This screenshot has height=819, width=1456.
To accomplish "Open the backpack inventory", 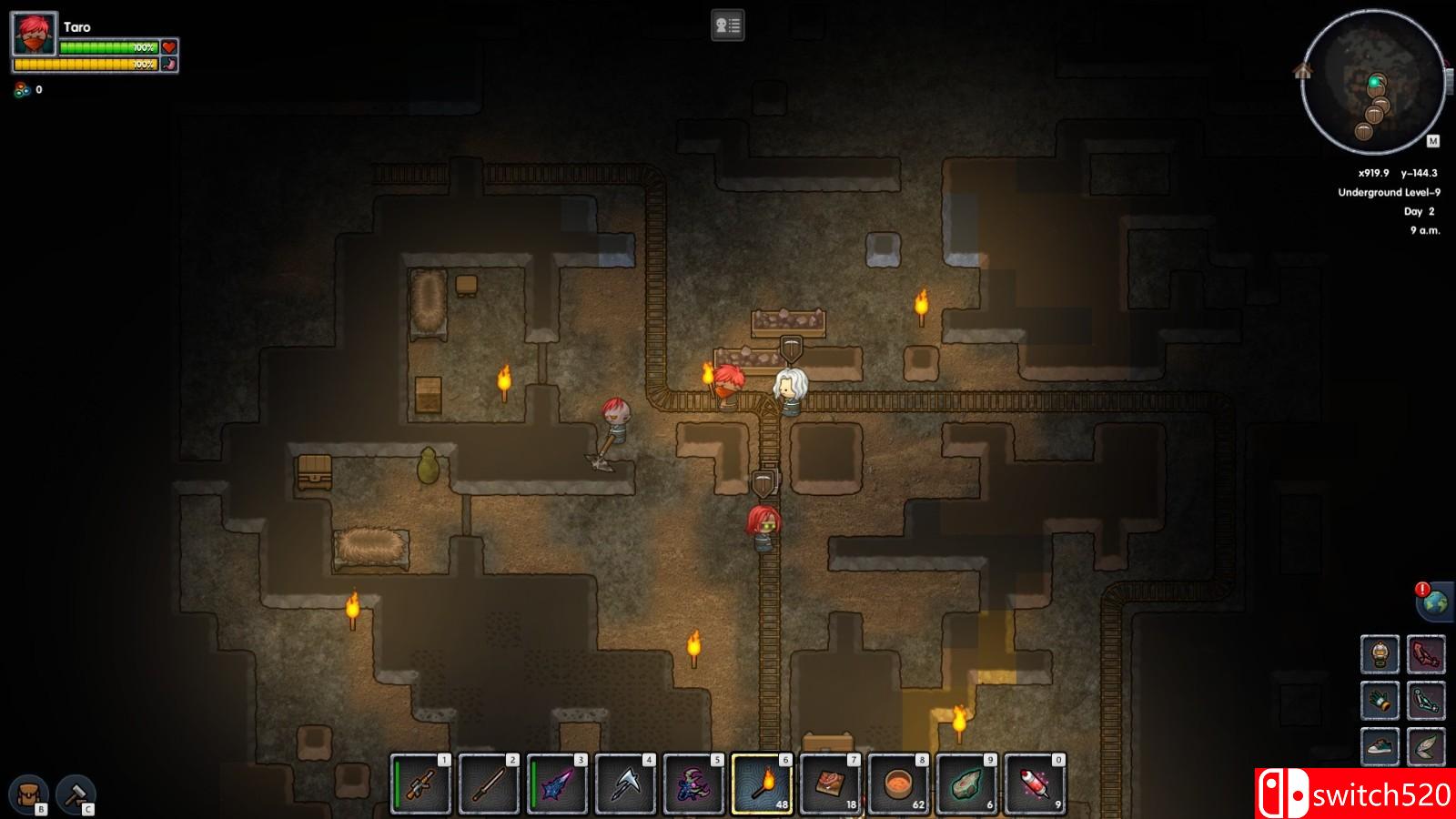I will pos(29,794).
